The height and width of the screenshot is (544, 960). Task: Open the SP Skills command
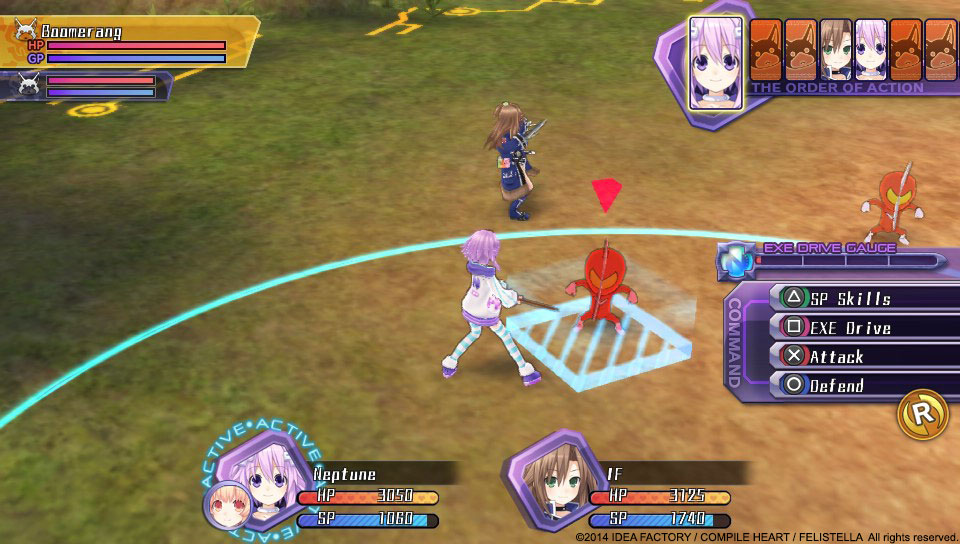click(850, 298)
